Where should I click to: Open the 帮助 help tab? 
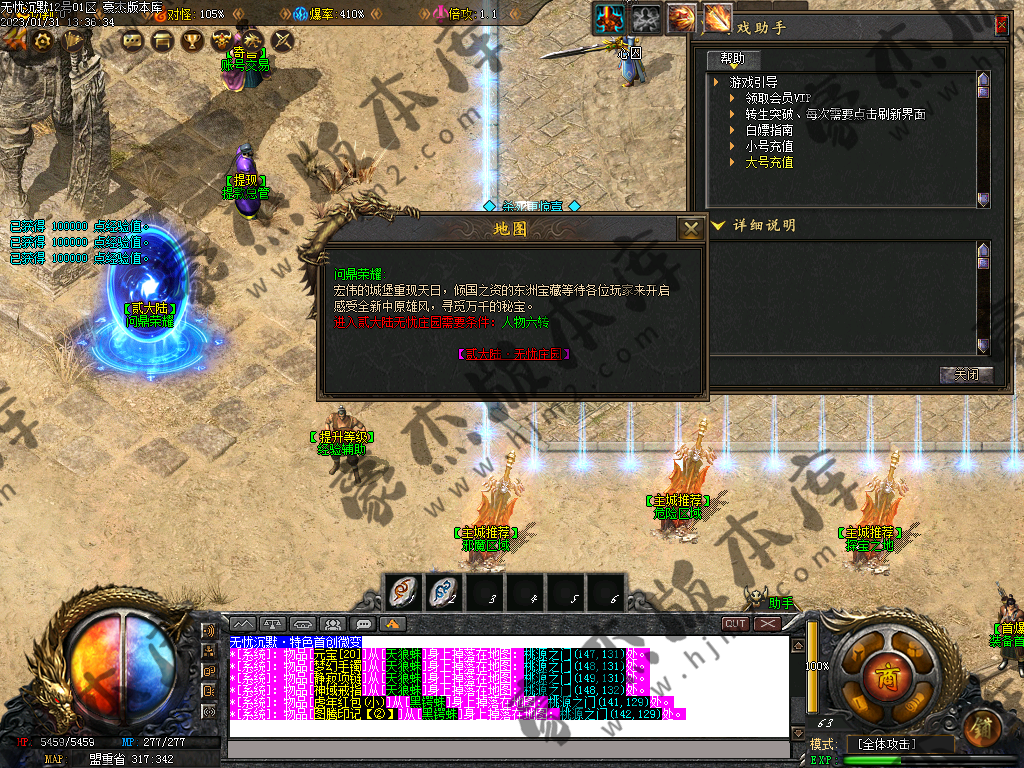[x=732, y=59]
